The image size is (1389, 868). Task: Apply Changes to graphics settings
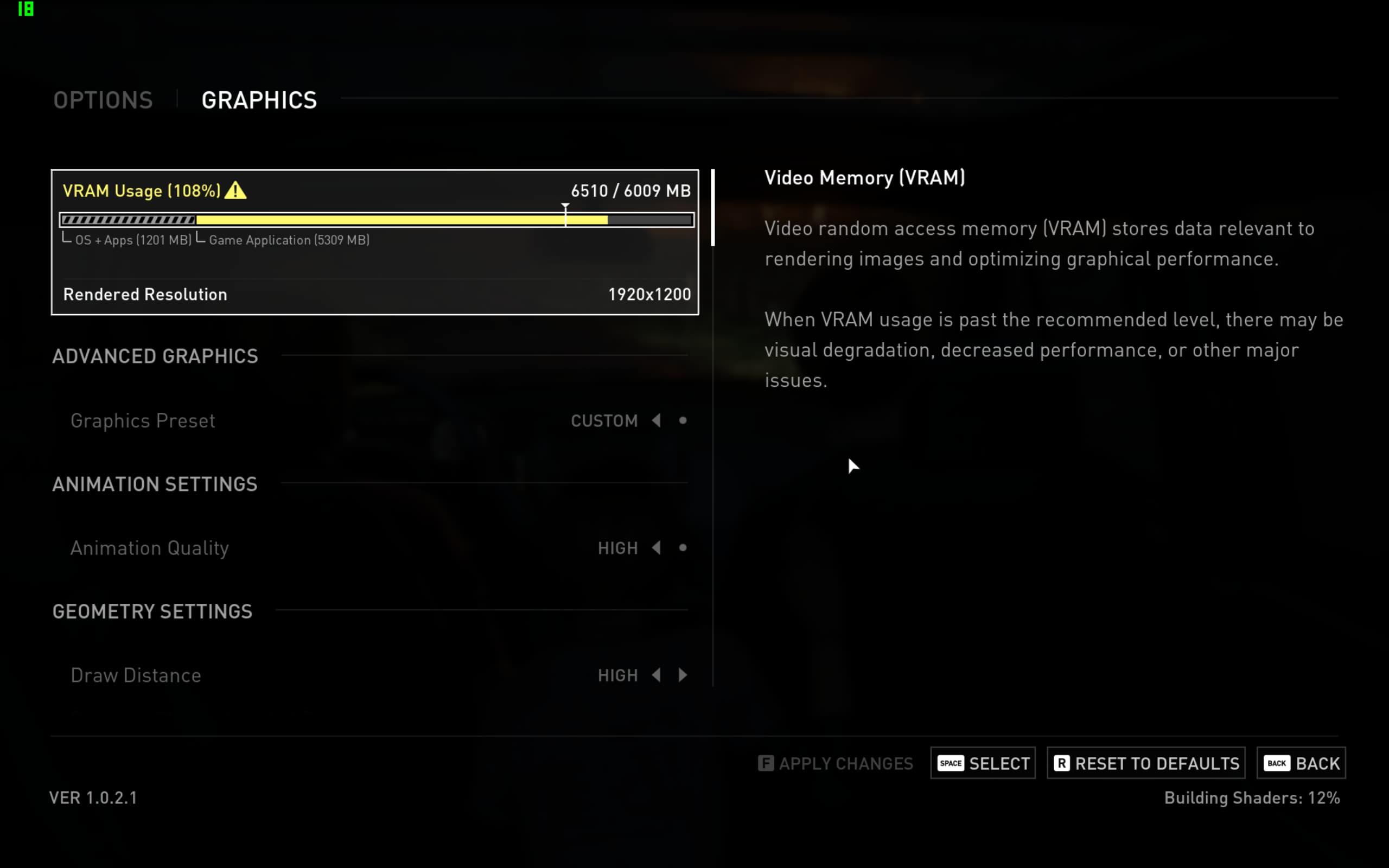pyautogui.click(x=836, y=763)
